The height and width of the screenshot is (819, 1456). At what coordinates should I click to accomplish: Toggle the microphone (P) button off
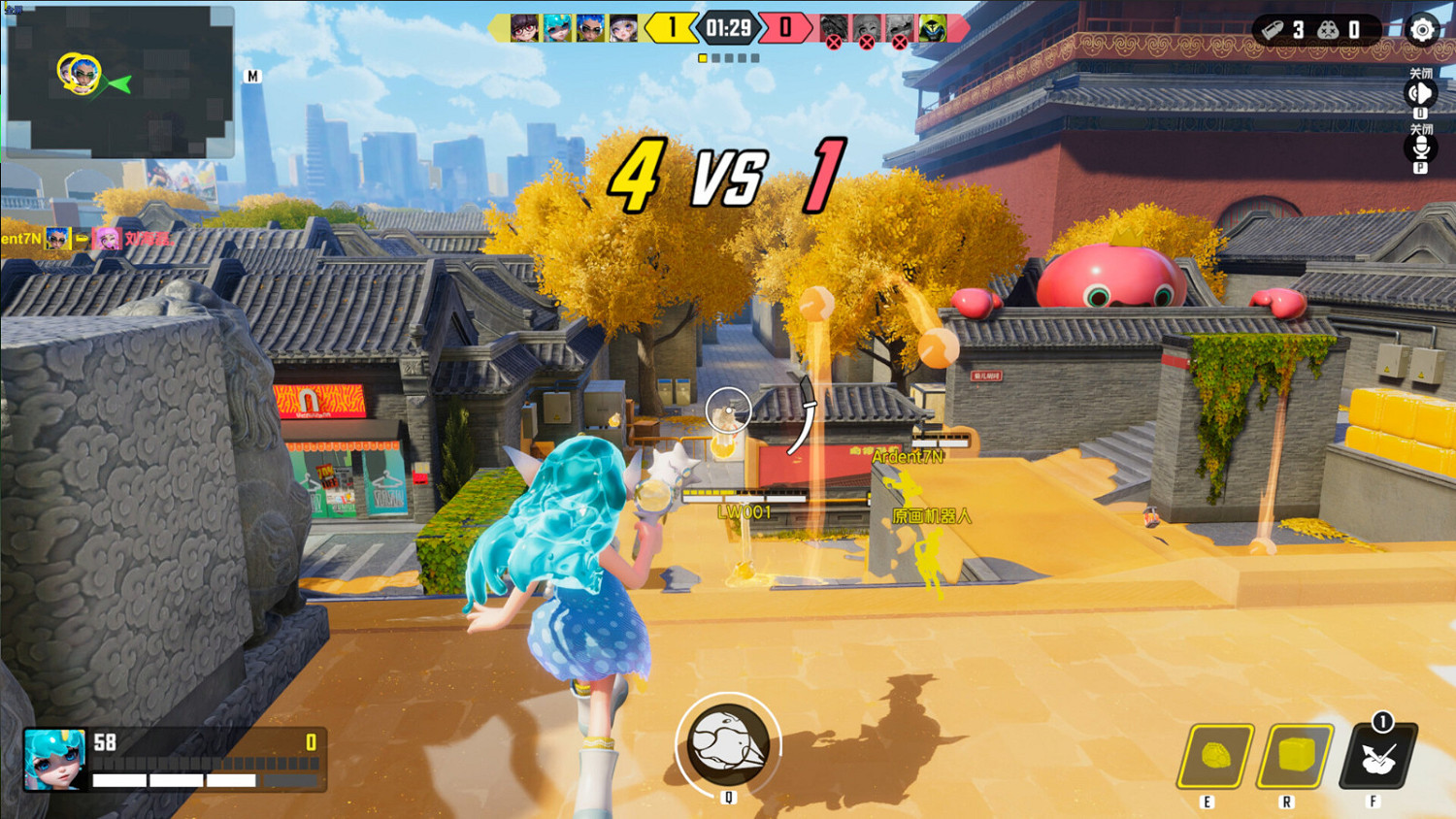pyautogui.click(x=1418, y=149)
